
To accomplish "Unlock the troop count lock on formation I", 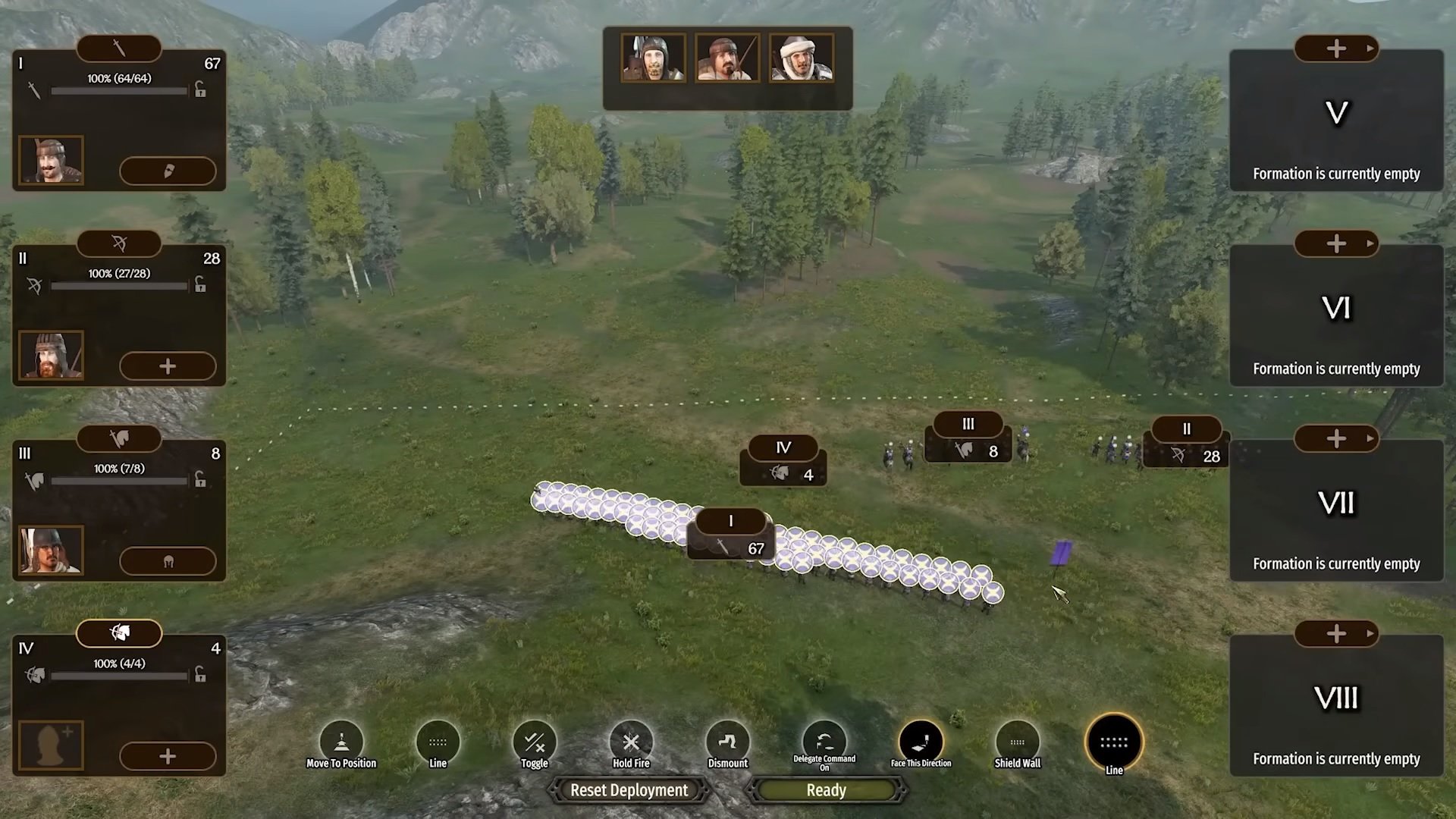I will [x=200, y=90].
